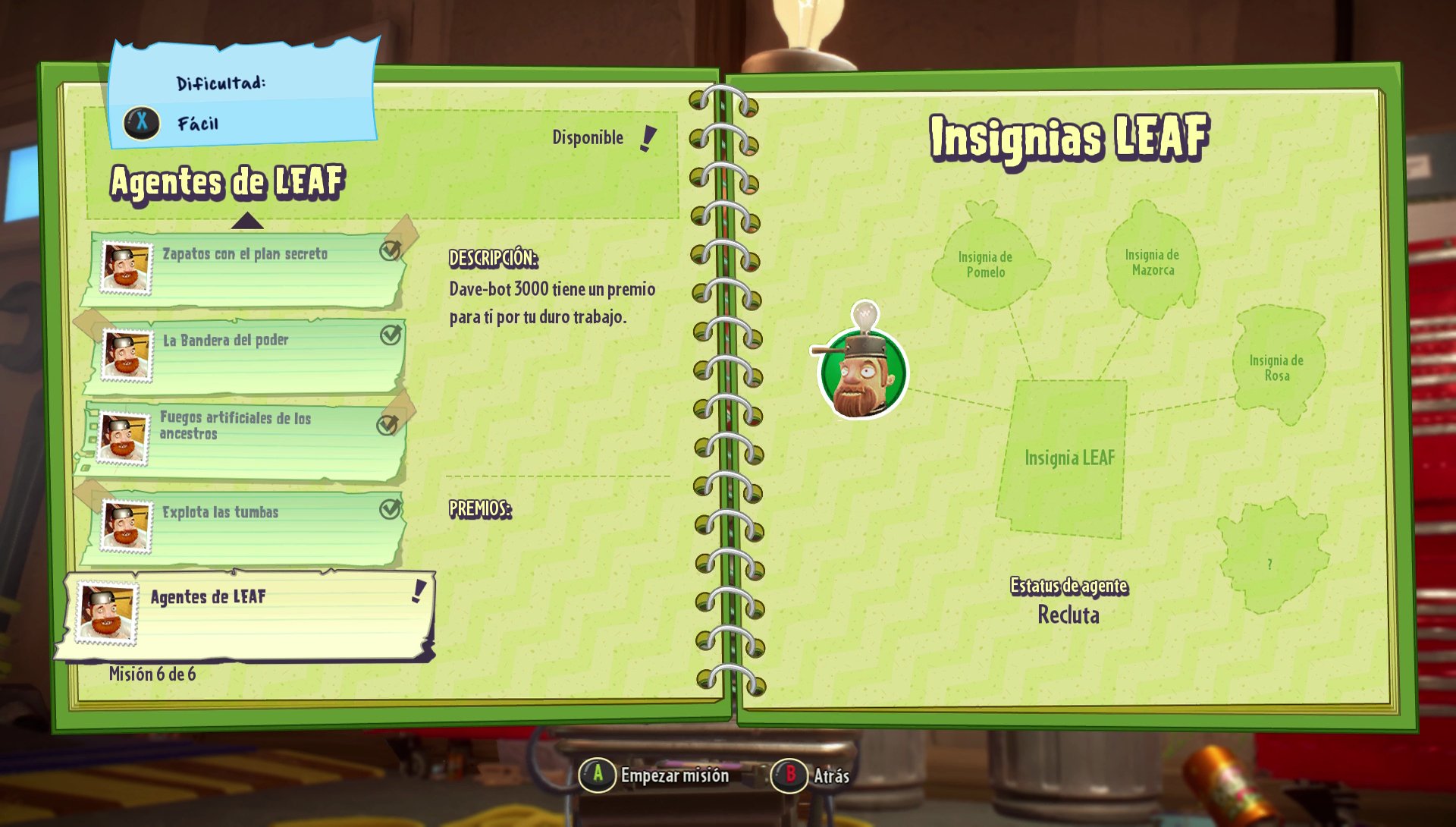
Task: Open the Dificultad selector on the blue note
Action: tap(220, 82)
